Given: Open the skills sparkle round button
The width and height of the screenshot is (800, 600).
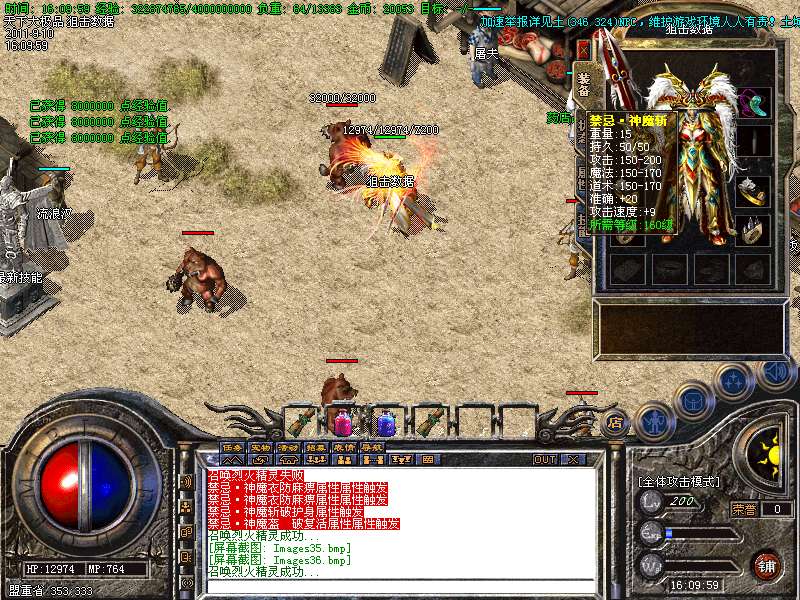Looking at the screenshot, I should coord(734,381).
